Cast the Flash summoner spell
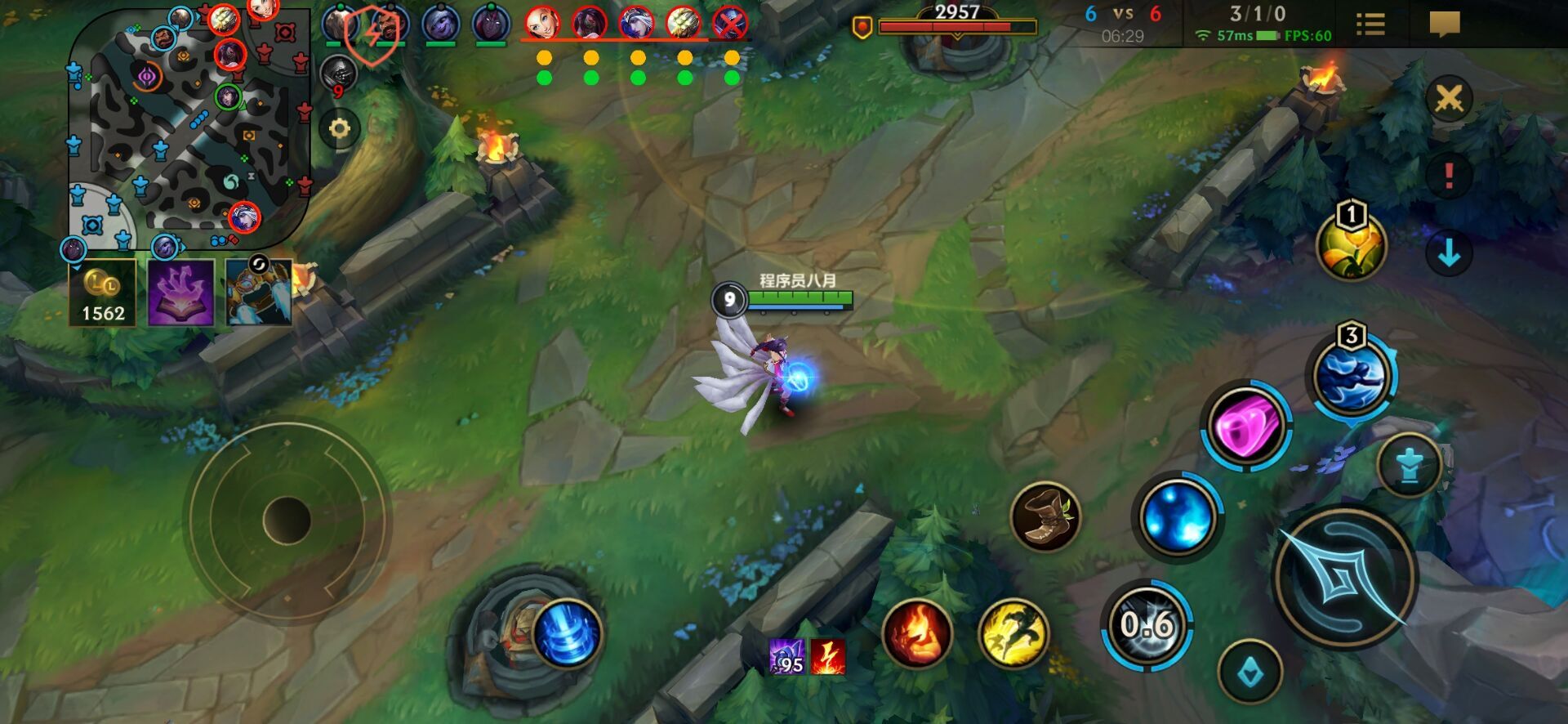Screen dimensions: 1568x724 [x=1013, y=633]
